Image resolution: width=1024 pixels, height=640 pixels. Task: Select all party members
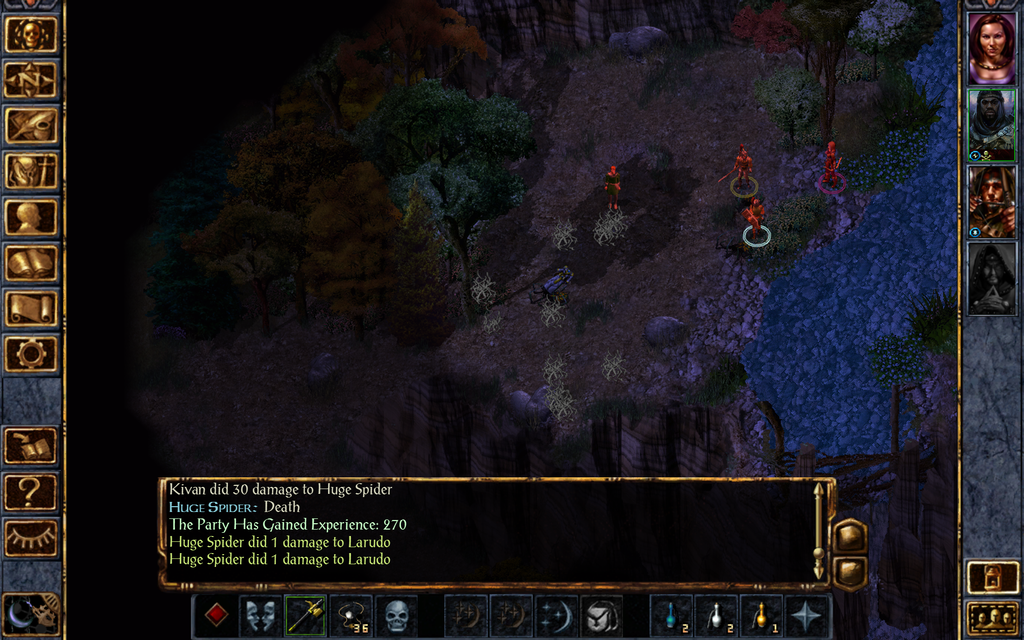click(x=991, y=617)
